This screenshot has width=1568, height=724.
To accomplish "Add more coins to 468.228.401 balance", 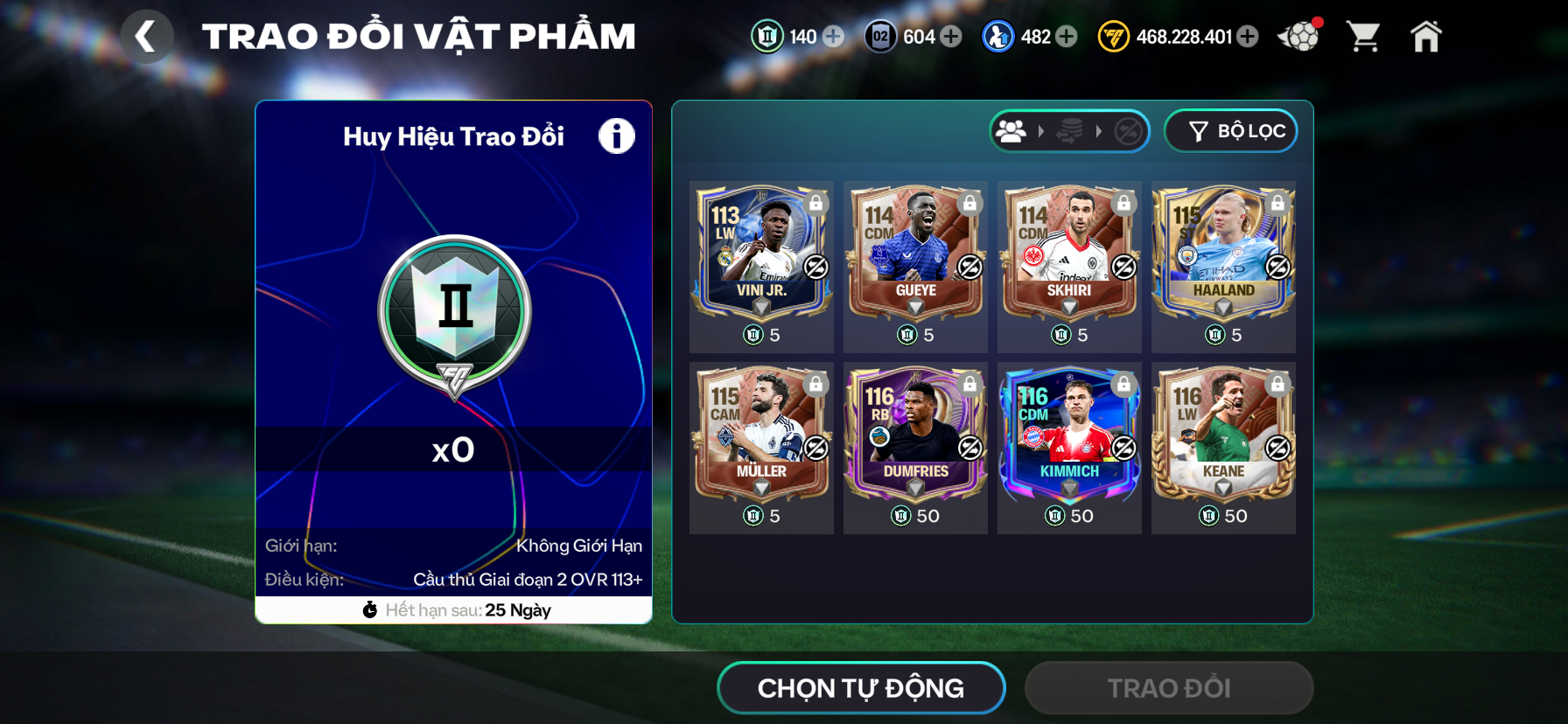I will click(1249, 37).
